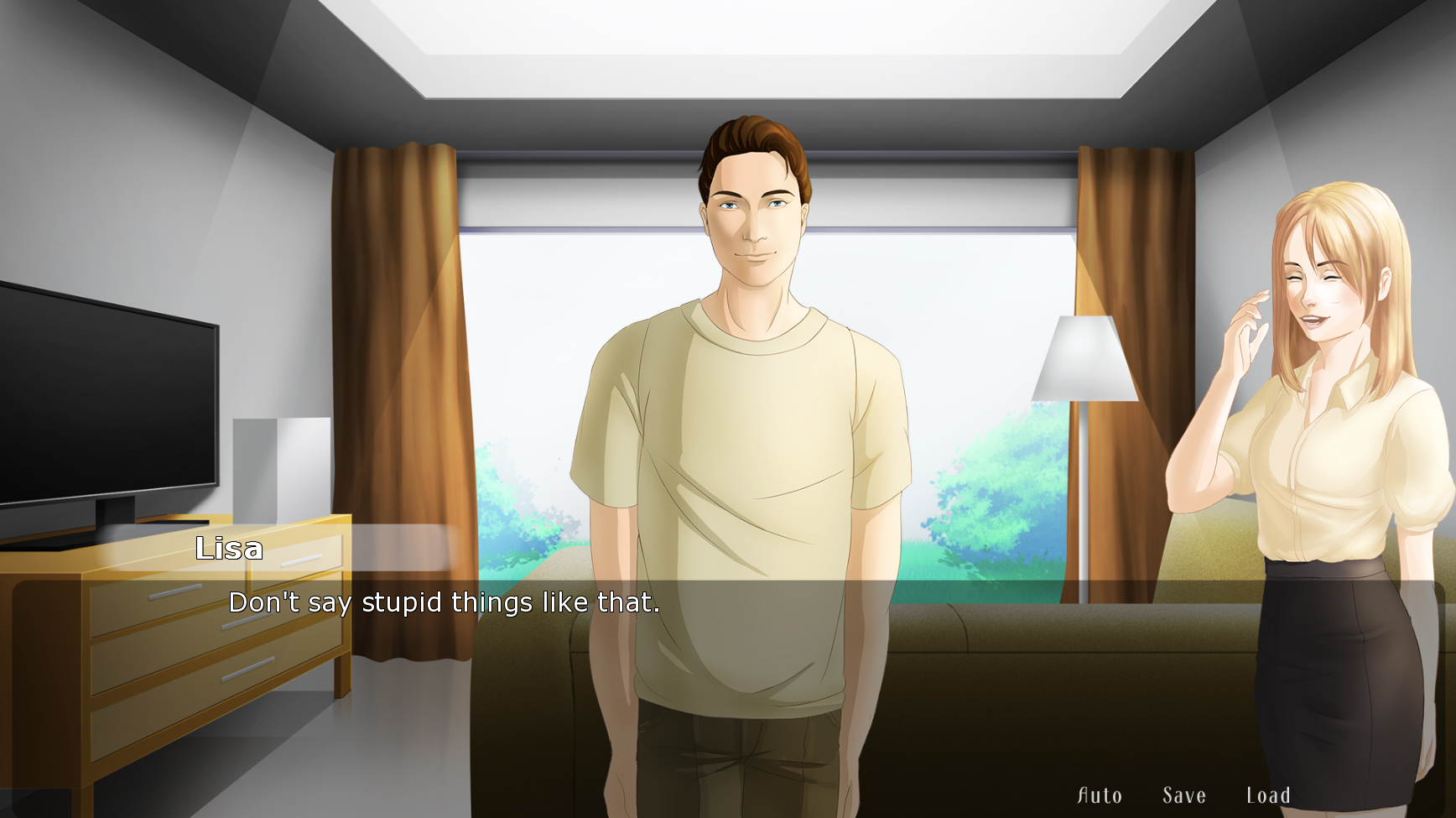
Task: Click the Save quick-menu entry
Action: (x=1184, y=794)
